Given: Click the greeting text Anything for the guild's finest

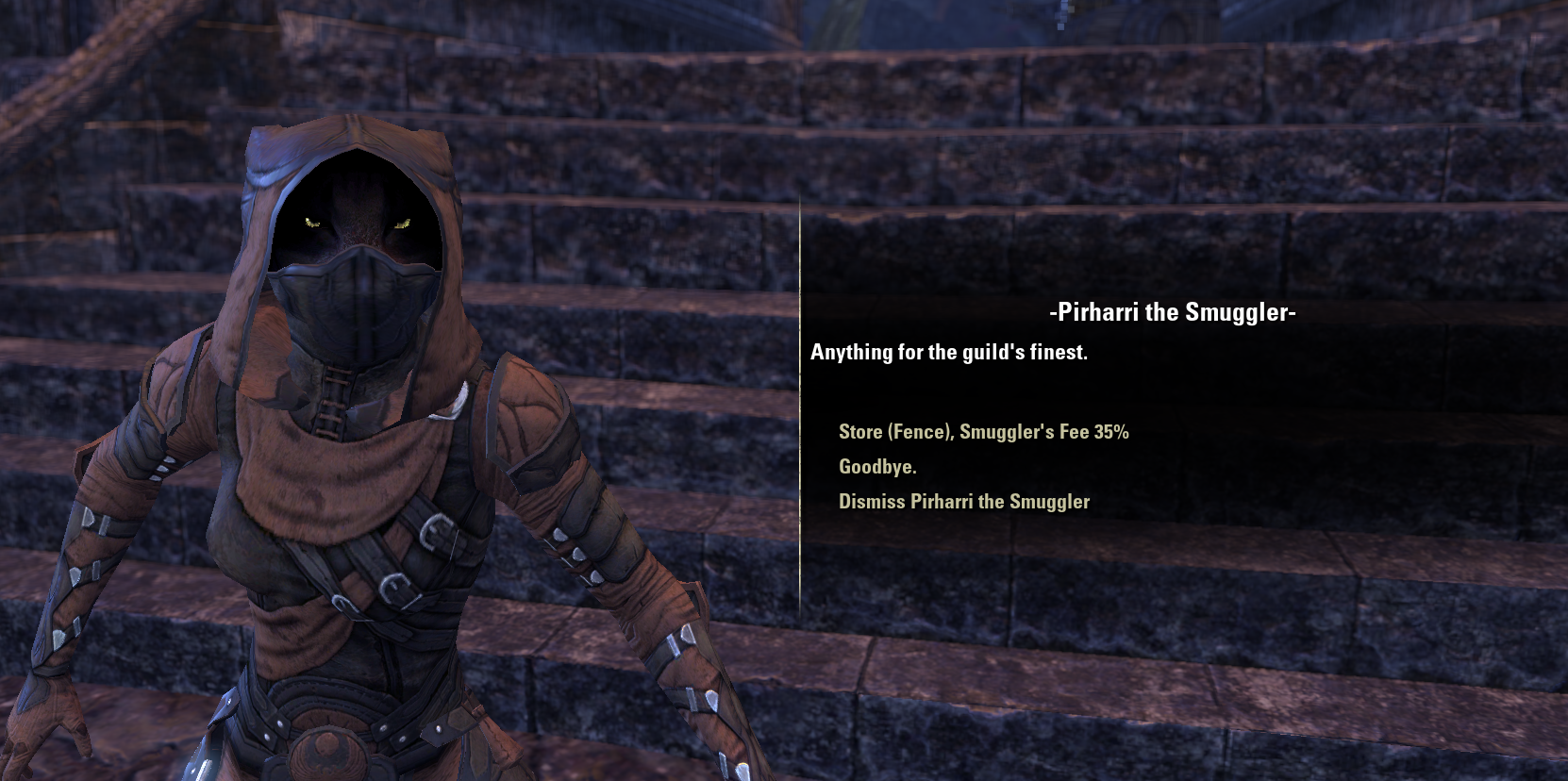Looking at the screenshot, I should click(948, 352).
